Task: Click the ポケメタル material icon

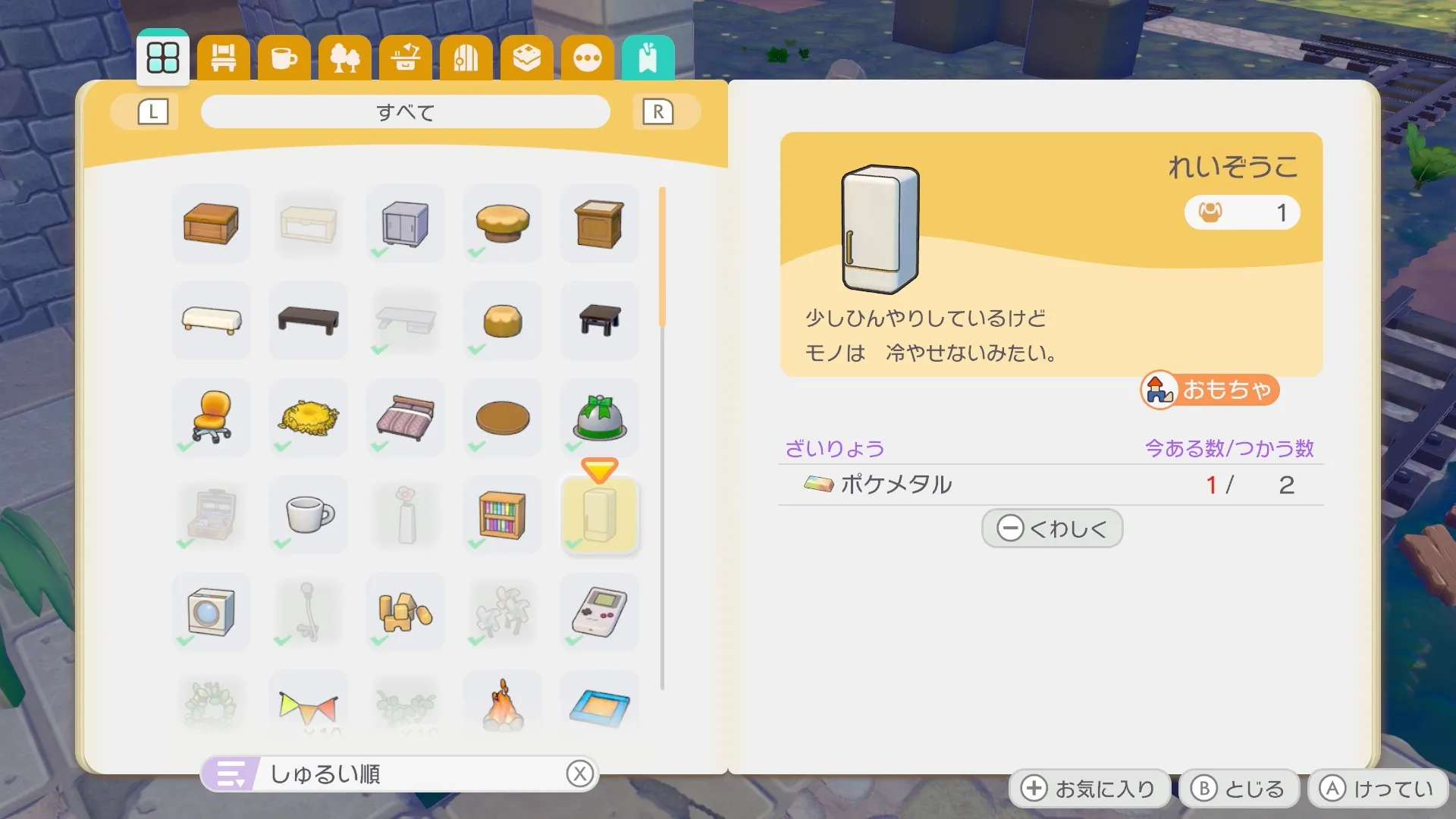Action: 817,484
